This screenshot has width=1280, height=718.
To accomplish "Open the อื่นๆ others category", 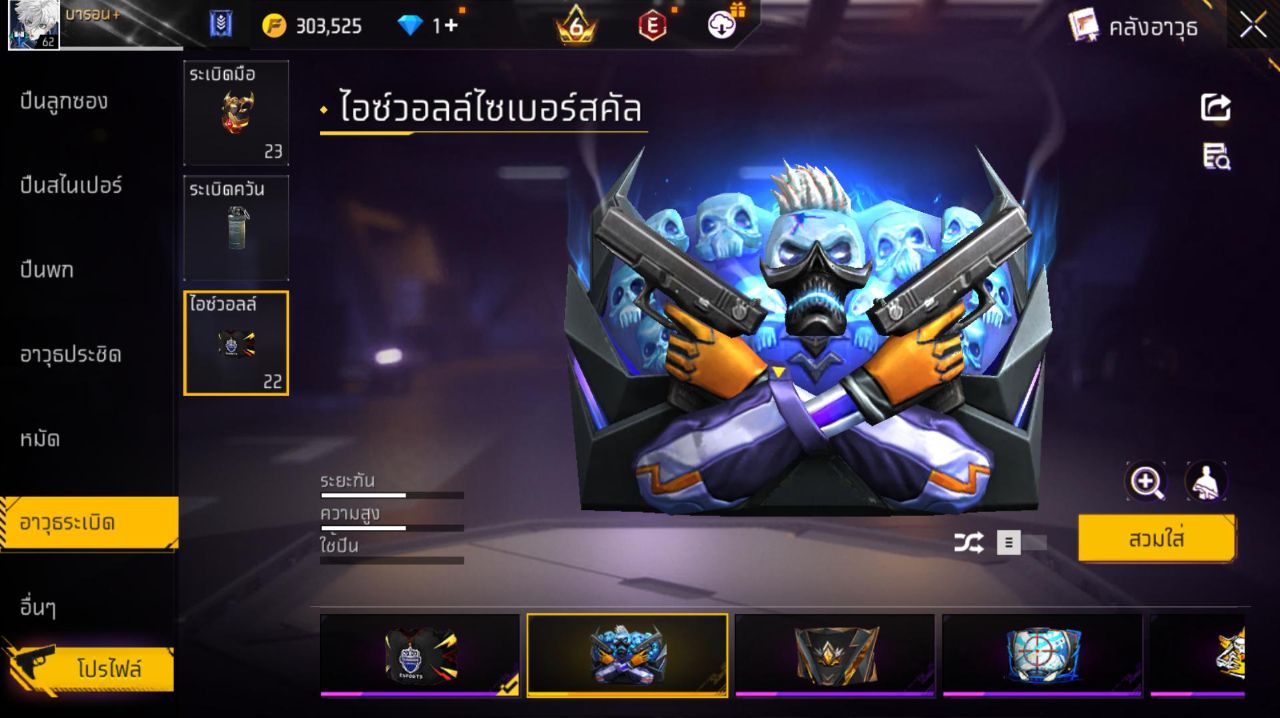I will [x=38, y=607].
